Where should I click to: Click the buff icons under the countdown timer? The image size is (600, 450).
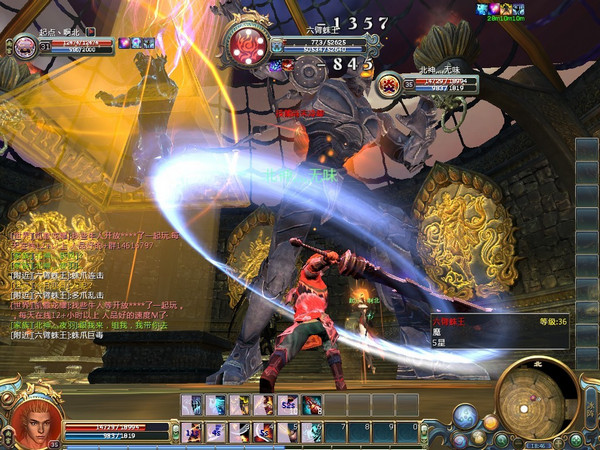(x=505, y=8)
